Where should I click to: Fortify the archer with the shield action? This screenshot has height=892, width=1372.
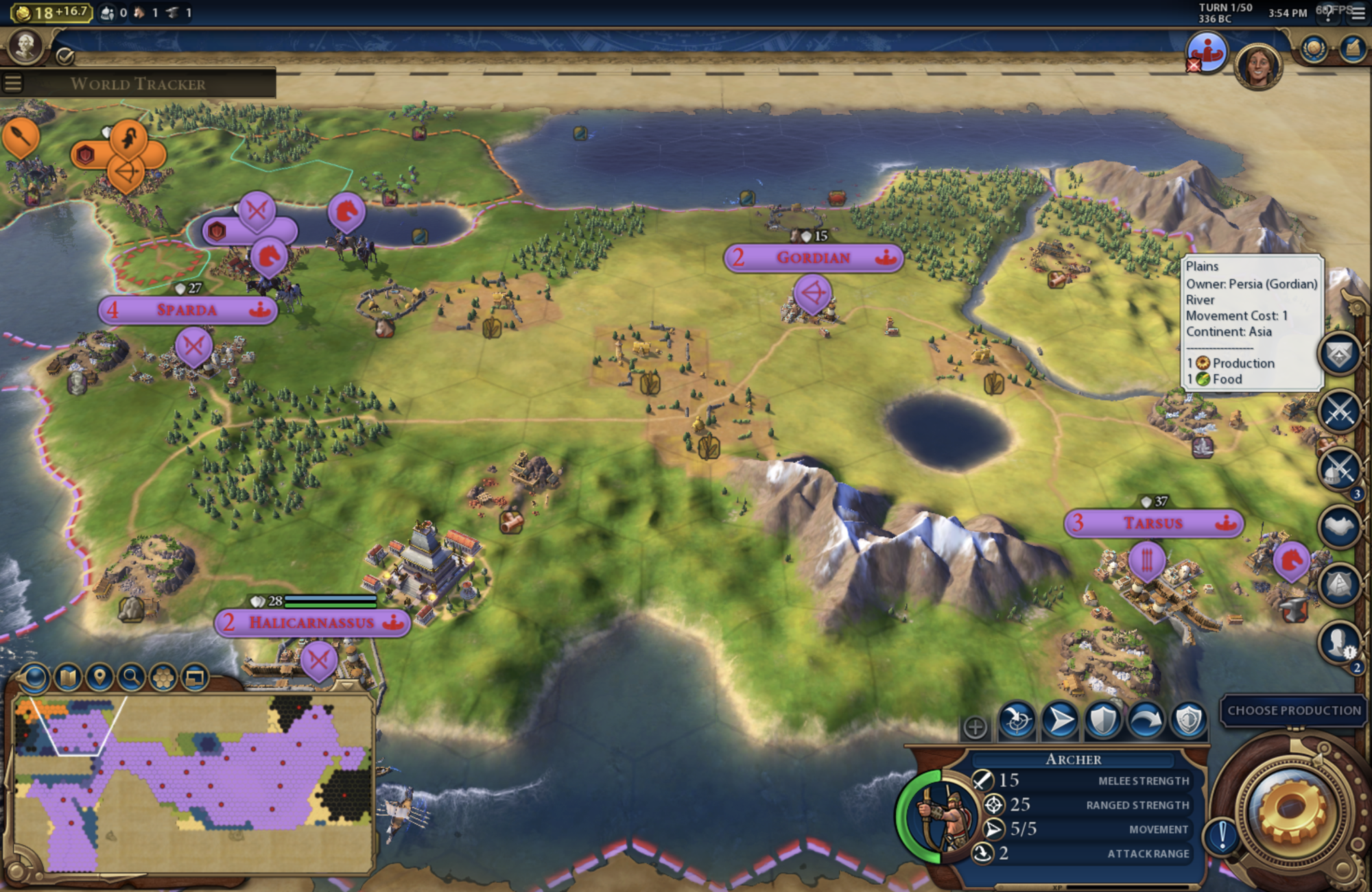click(1103, 721)
